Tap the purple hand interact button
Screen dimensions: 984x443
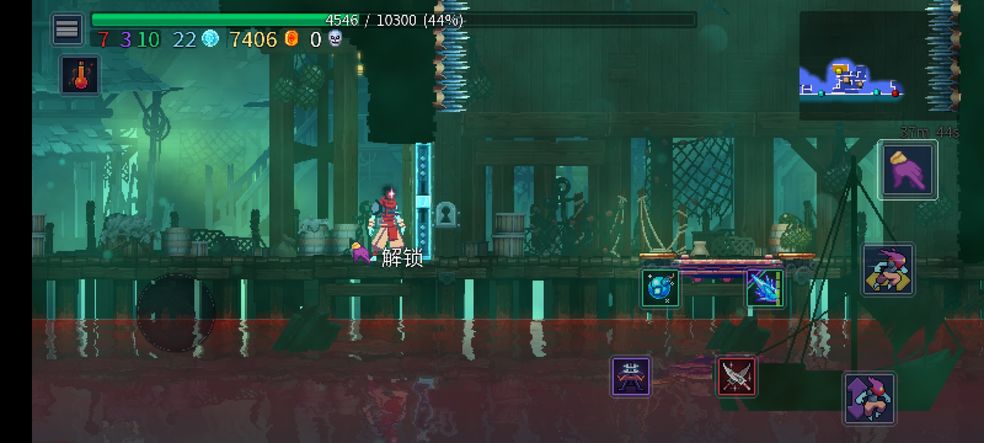tap(908, 170)
